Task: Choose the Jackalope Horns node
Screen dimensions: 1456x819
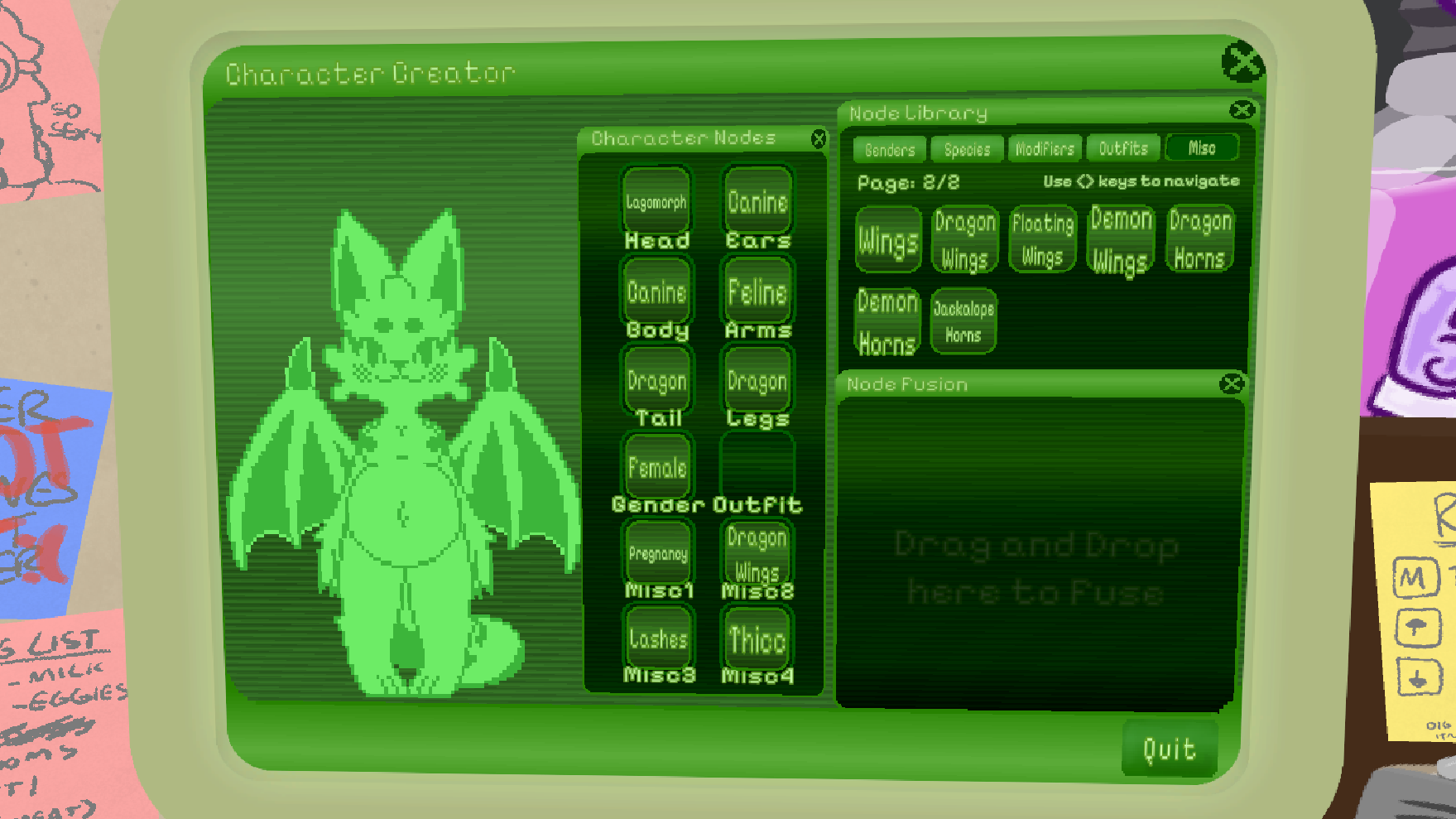Action: pyautogui.click(x=963, y=320)
